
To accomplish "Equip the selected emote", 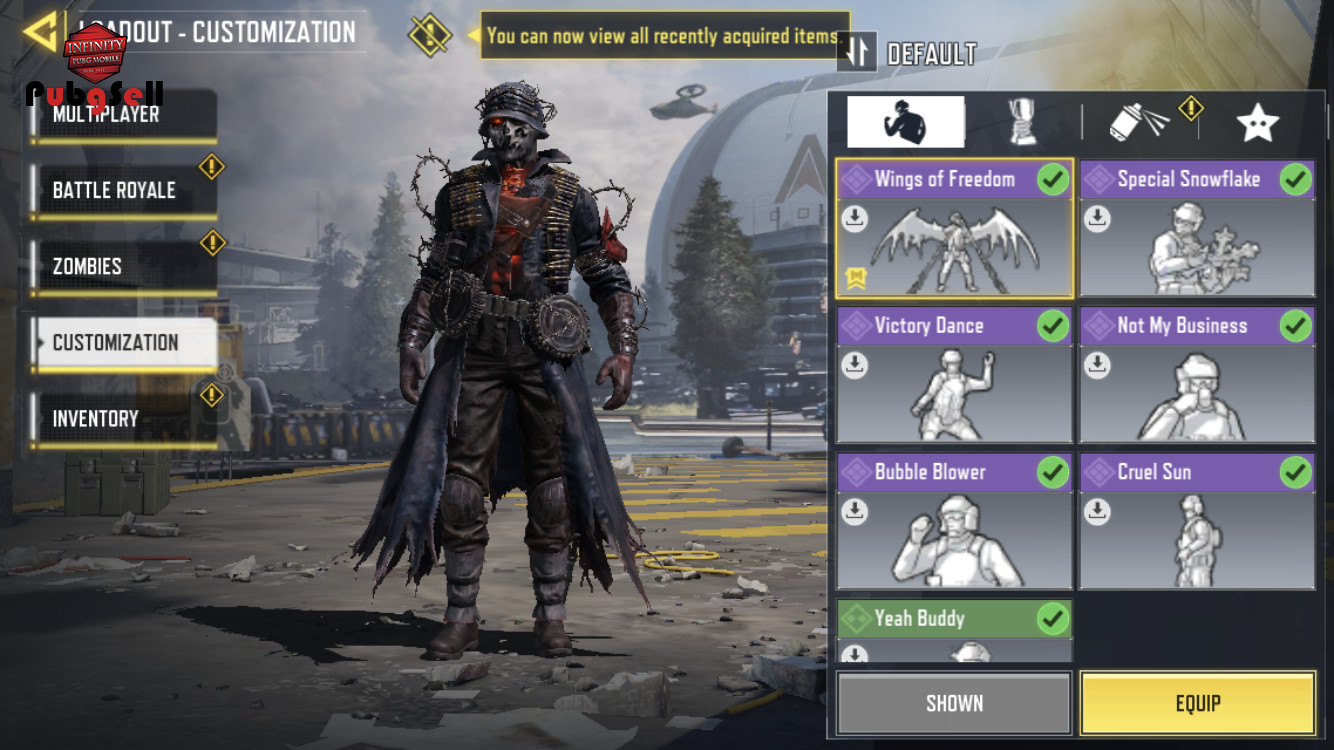I will (1197, 703).
